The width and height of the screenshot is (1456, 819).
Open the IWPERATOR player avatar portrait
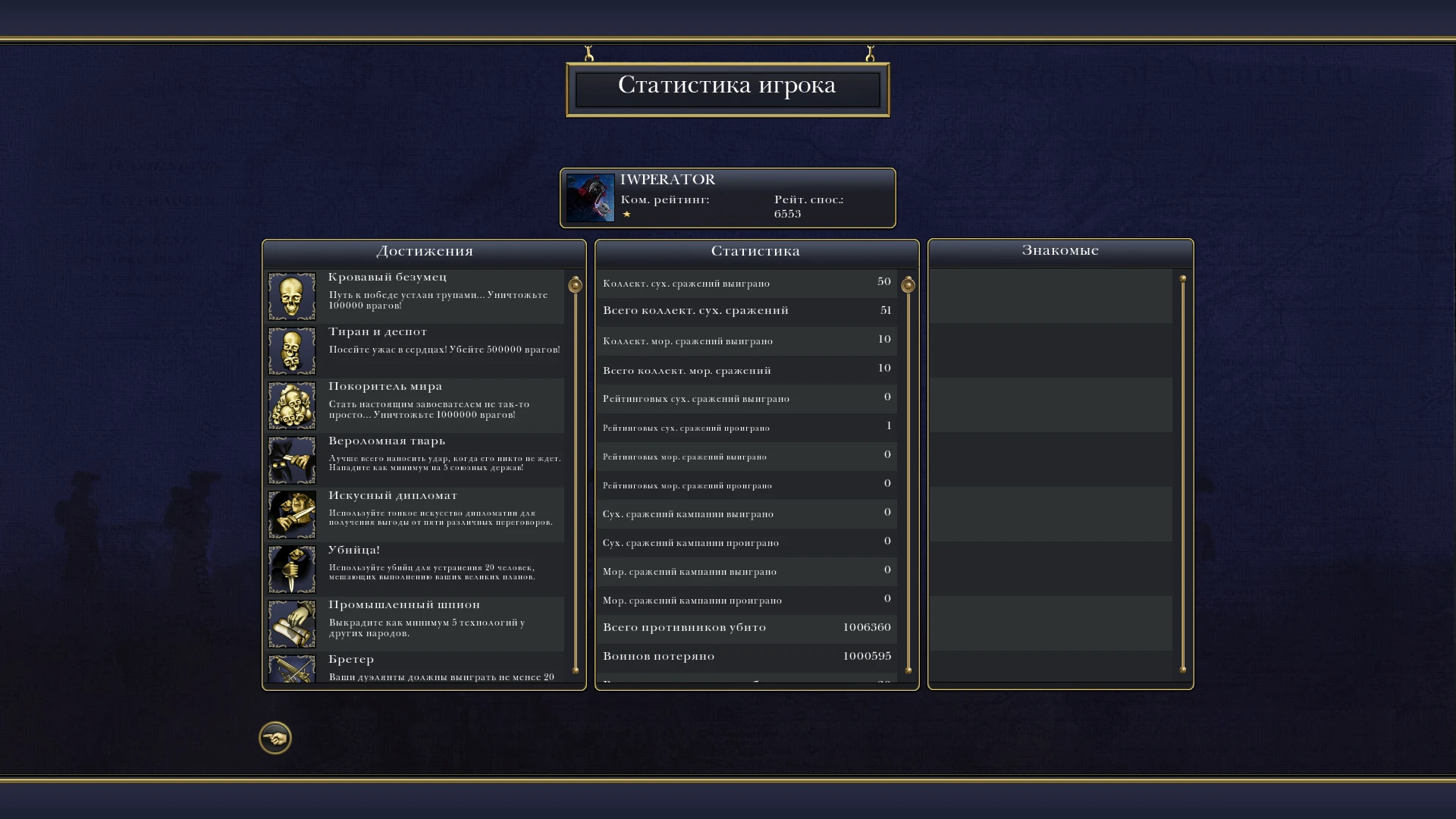(x=591, y=198)
